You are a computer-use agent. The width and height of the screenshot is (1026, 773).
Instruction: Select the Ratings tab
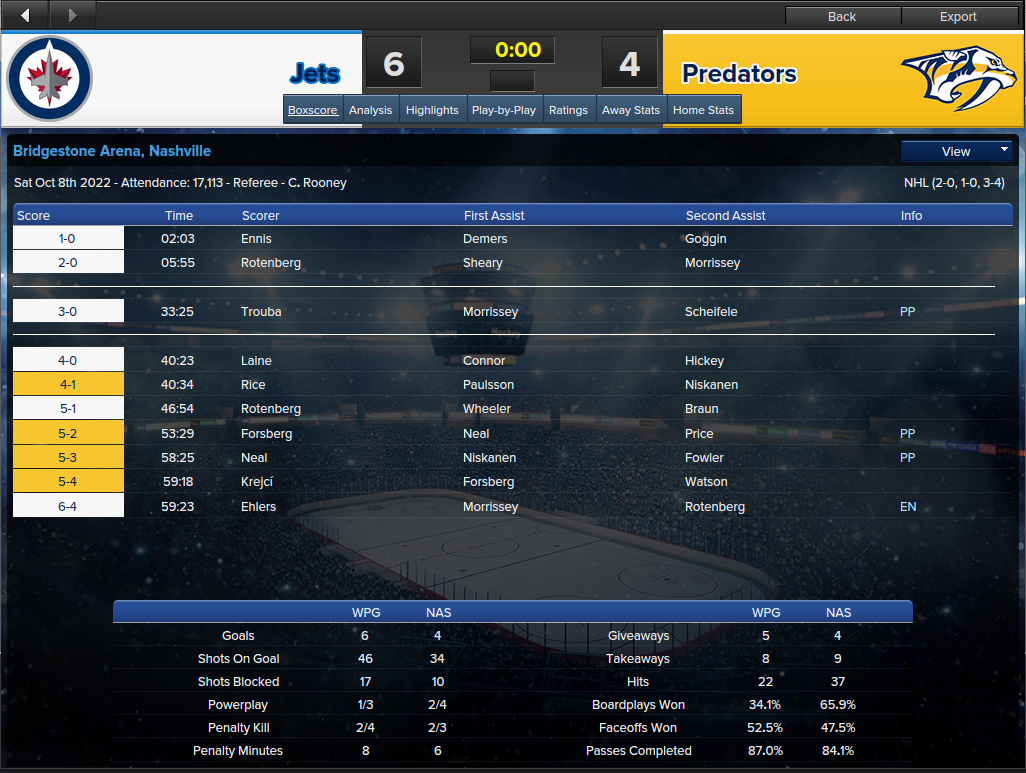tap(568, 110)
